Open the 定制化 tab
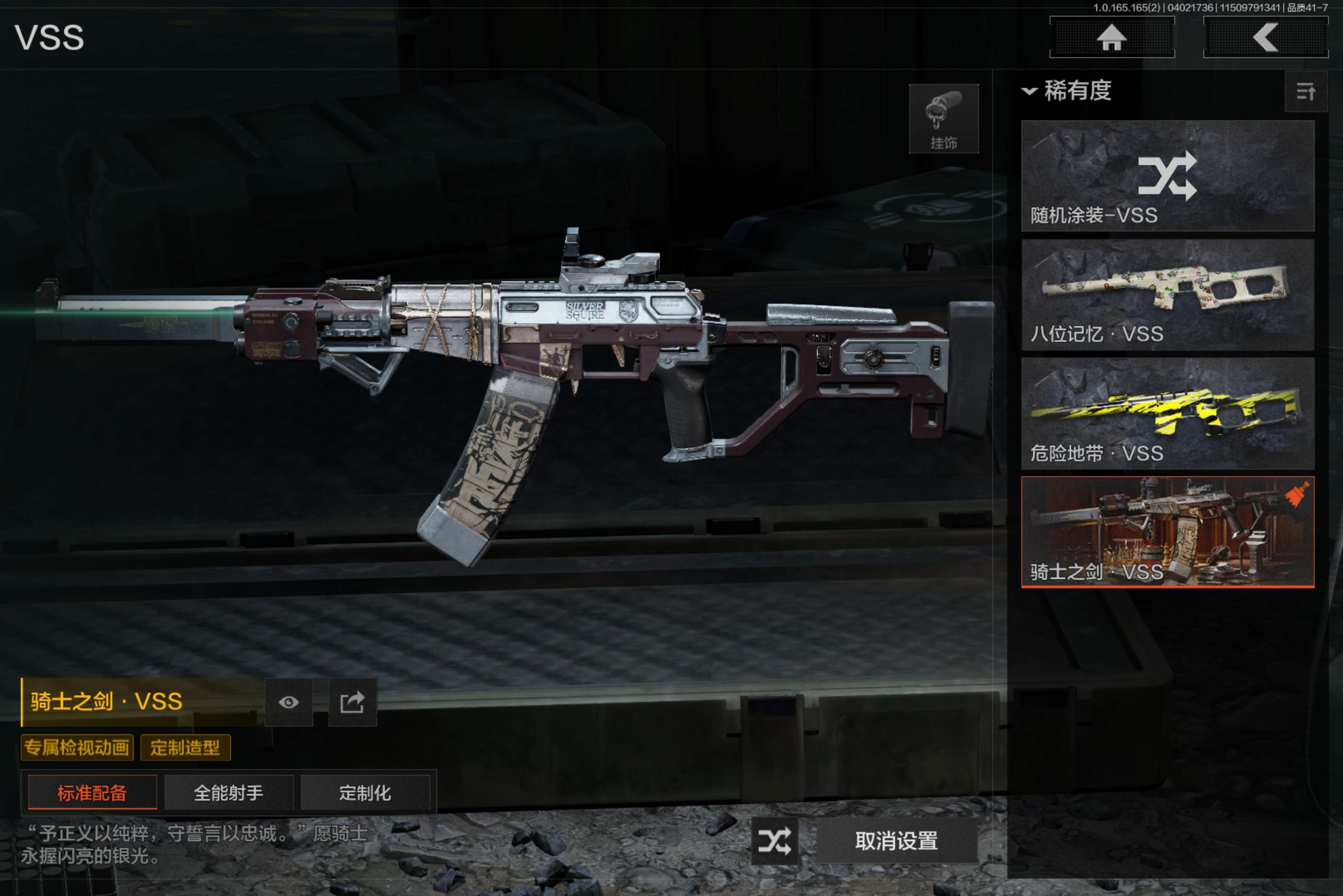This screenshot has height=896, width=1343. (365, 792)
